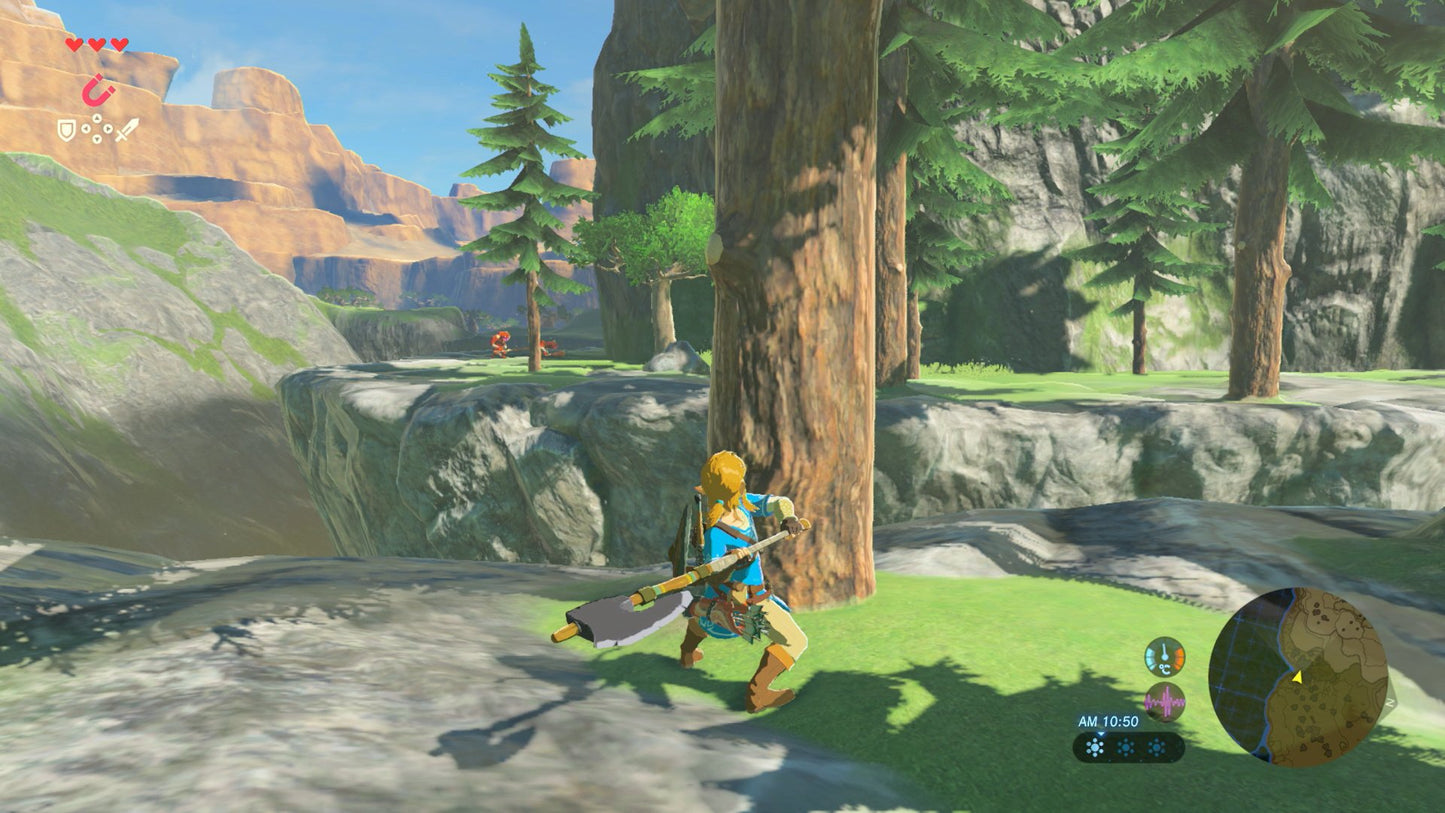Click the pink noise level meter
Image resolution: width=1445 pixels, height=813 pixels.
pos(1165,701)
